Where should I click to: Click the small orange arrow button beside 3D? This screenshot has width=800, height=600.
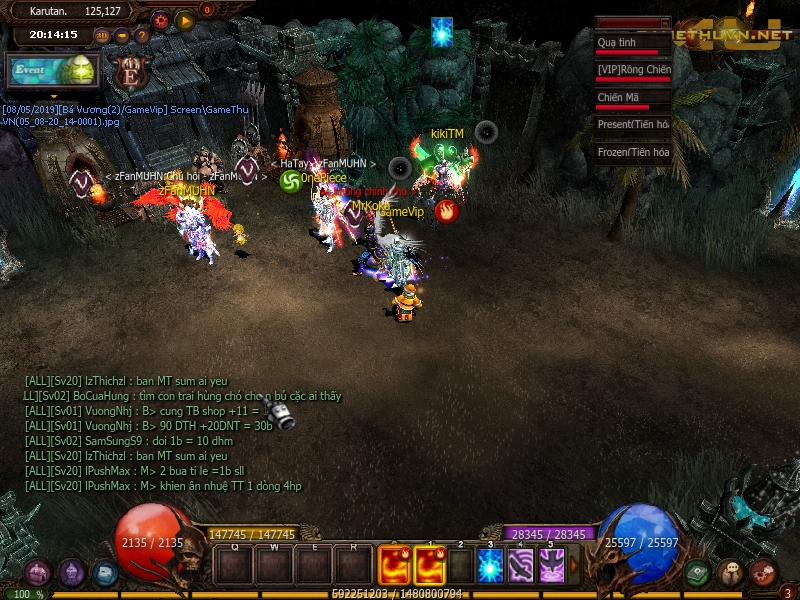coord(122,35)
